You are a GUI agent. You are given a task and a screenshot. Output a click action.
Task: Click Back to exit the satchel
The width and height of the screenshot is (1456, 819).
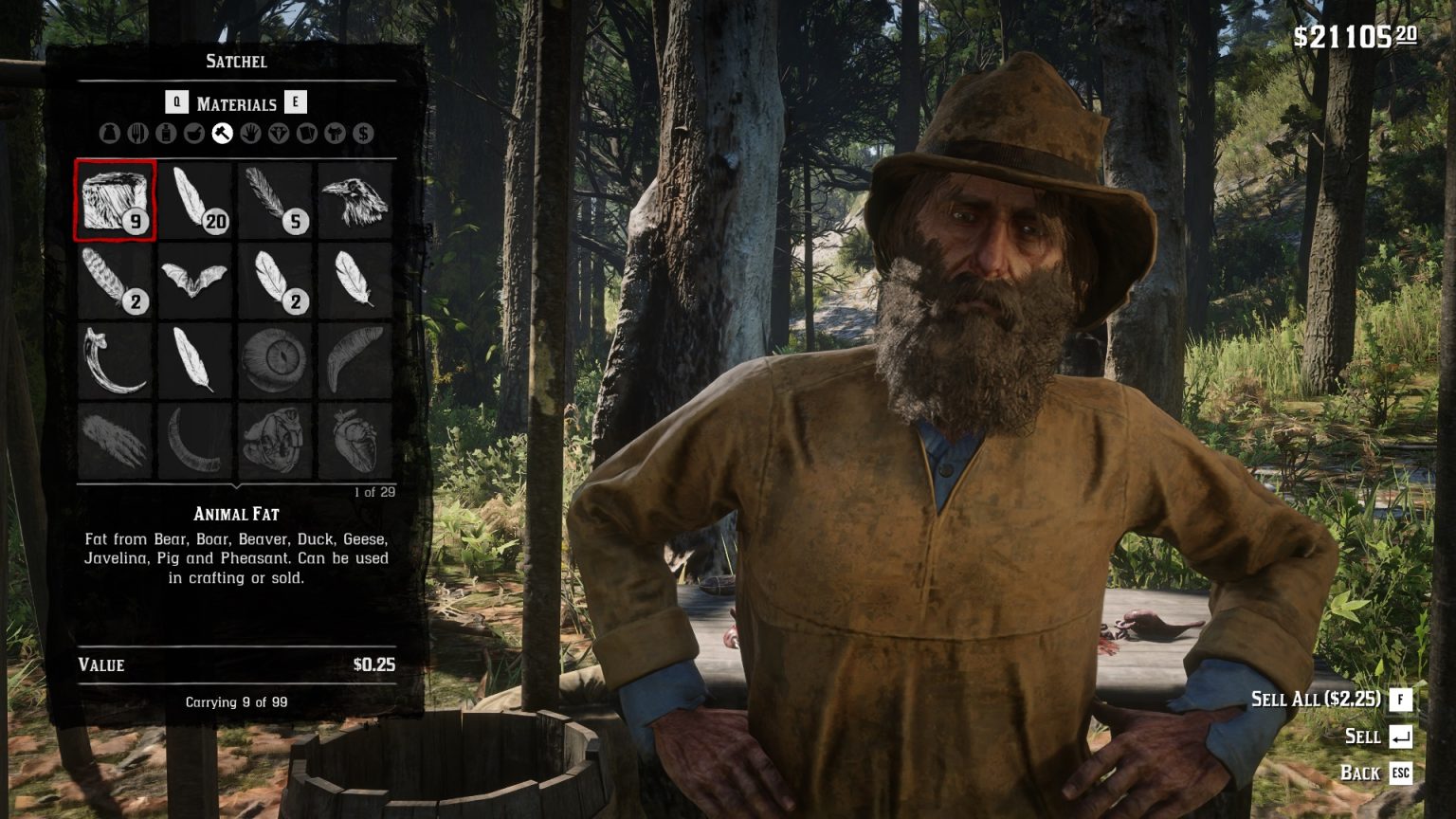[1358, 773]
